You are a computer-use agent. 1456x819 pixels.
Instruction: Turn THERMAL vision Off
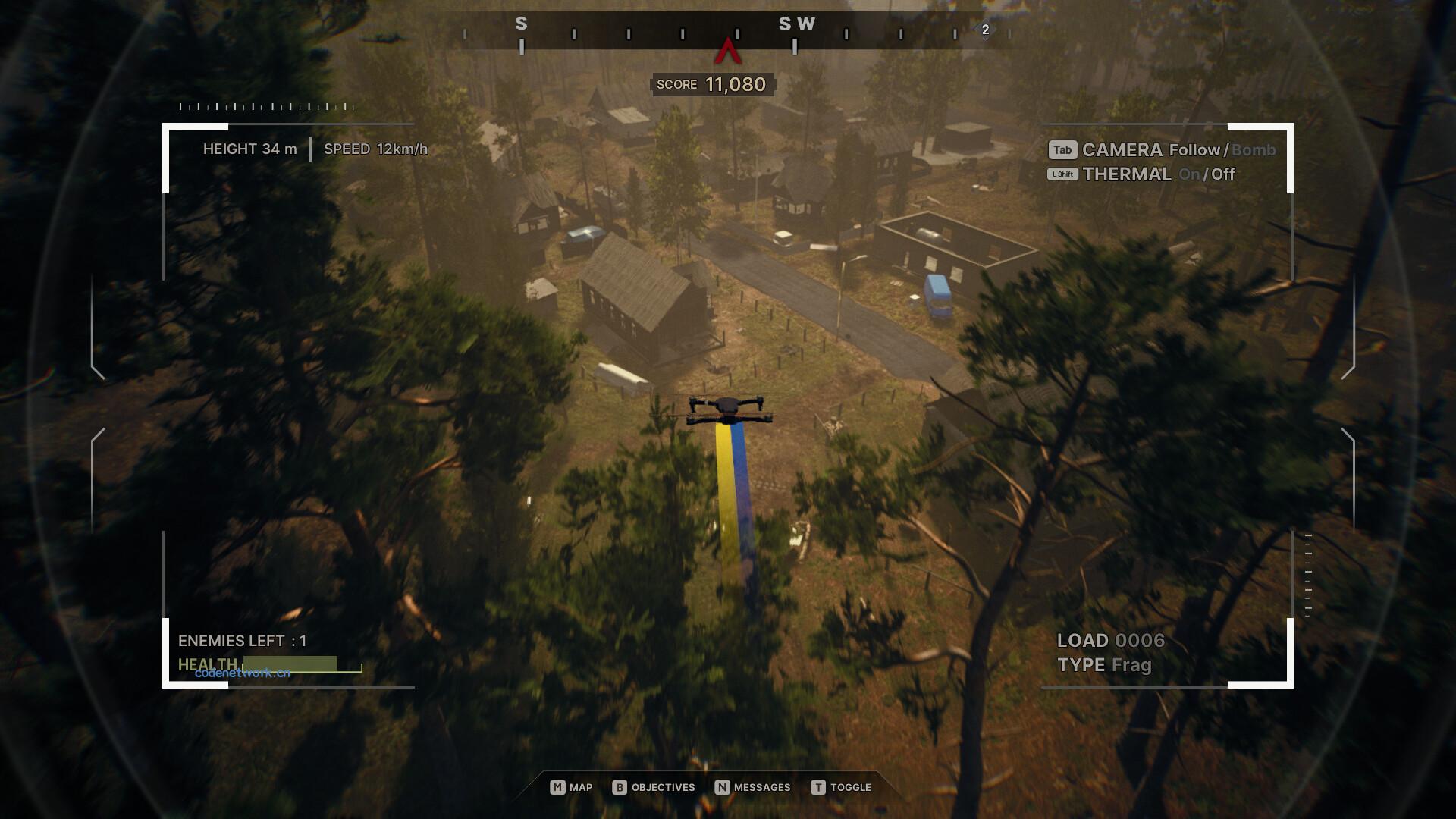pos(1222,174)
